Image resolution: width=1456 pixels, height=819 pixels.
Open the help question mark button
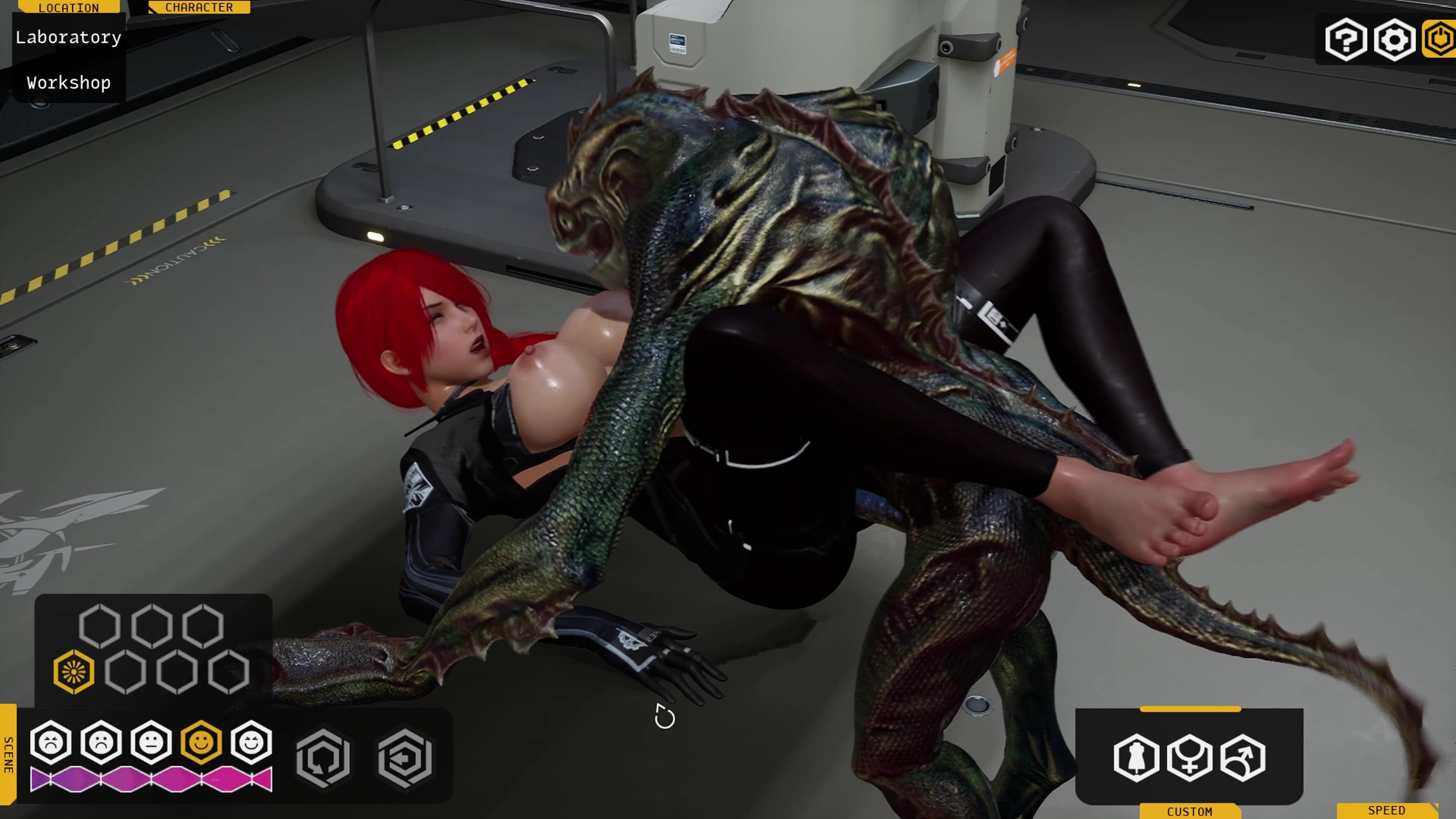1346,39
